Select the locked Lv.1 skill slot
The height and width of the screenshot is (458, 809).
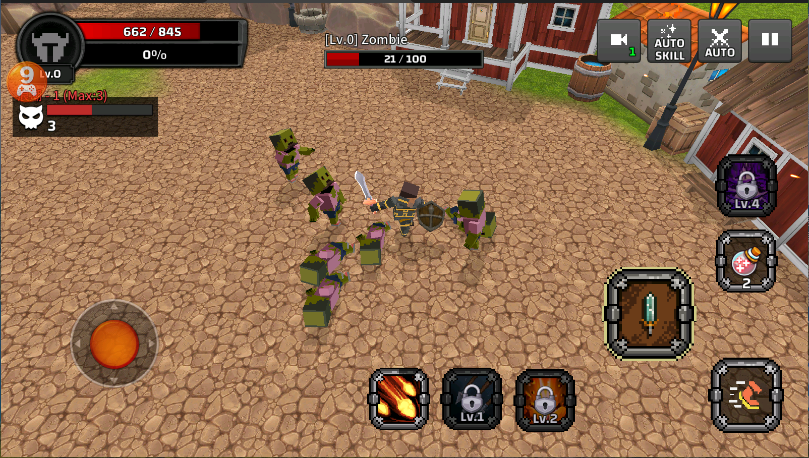click(472, 399)
